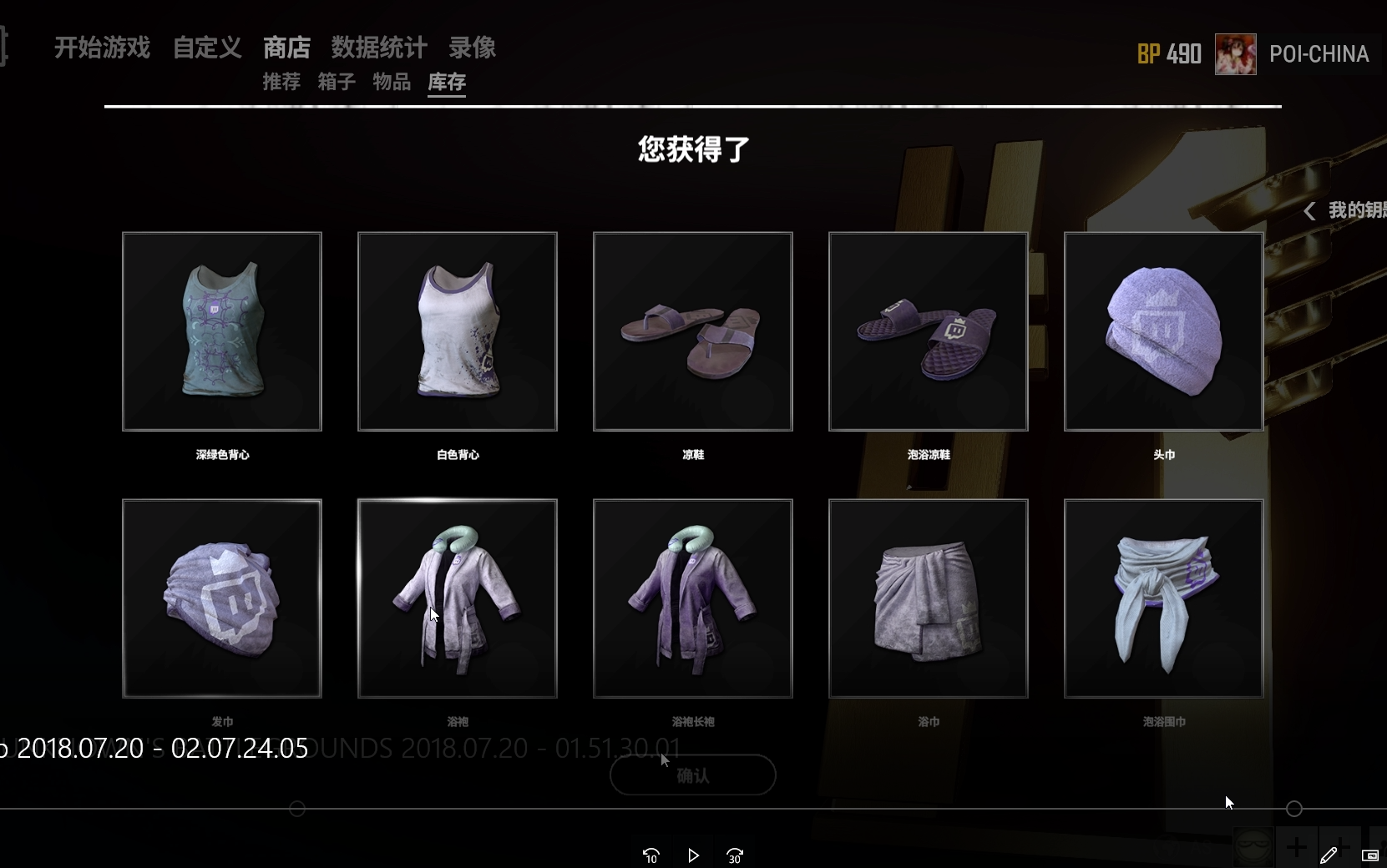The image size is (1387, 868).
Task: Play the video recording
Action: tap(693, 855)
